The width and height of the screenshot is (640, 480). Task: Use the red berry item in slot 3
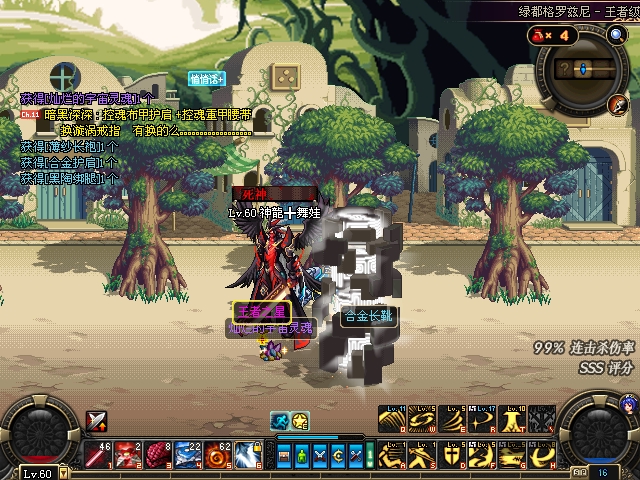pos(156,456)
